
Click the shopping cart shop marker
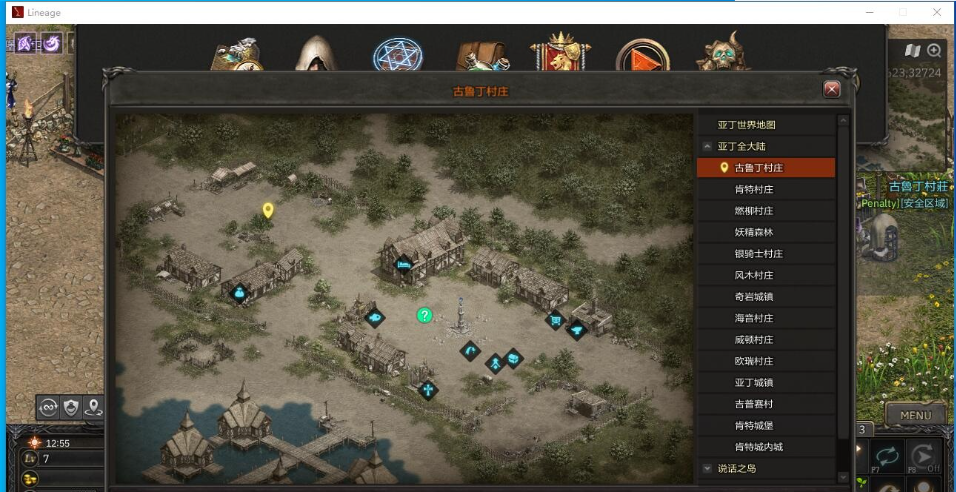553,320
